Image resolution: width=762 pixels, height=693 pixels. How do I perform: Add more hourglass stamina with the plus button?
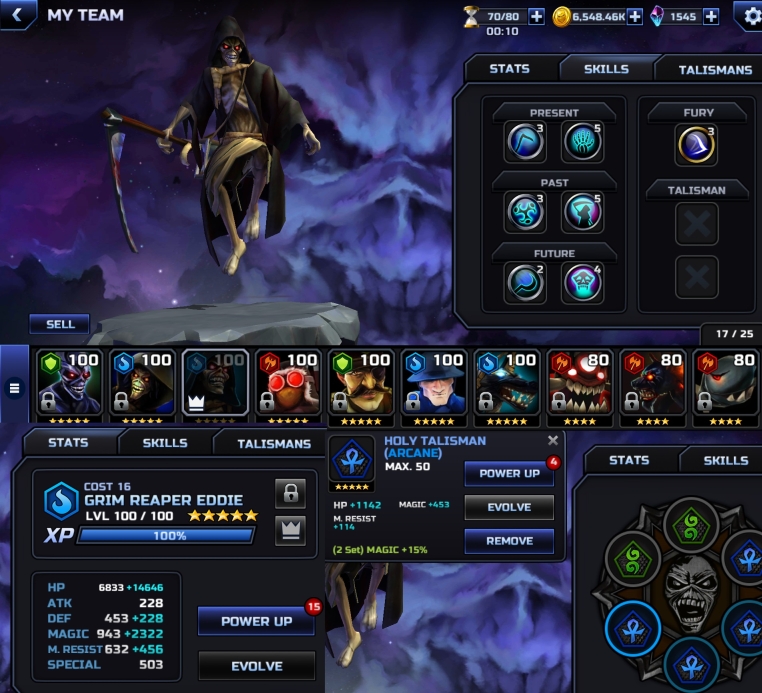pos(536,16)
